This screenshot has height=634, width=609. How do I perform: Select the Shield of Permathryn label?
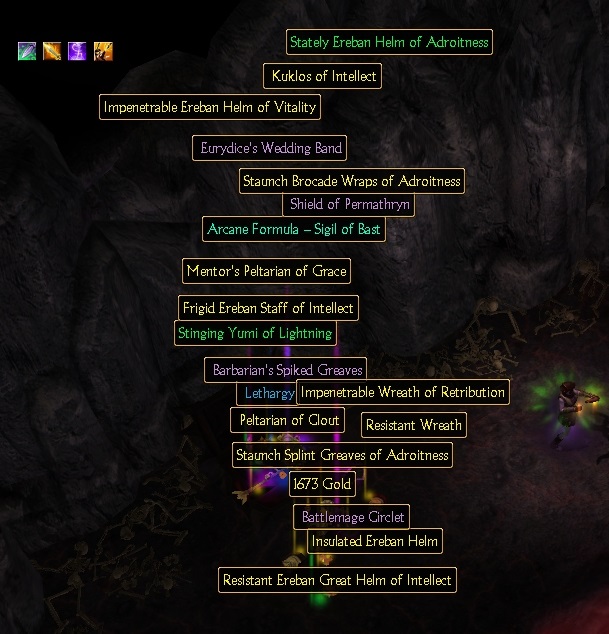point(348,204)
